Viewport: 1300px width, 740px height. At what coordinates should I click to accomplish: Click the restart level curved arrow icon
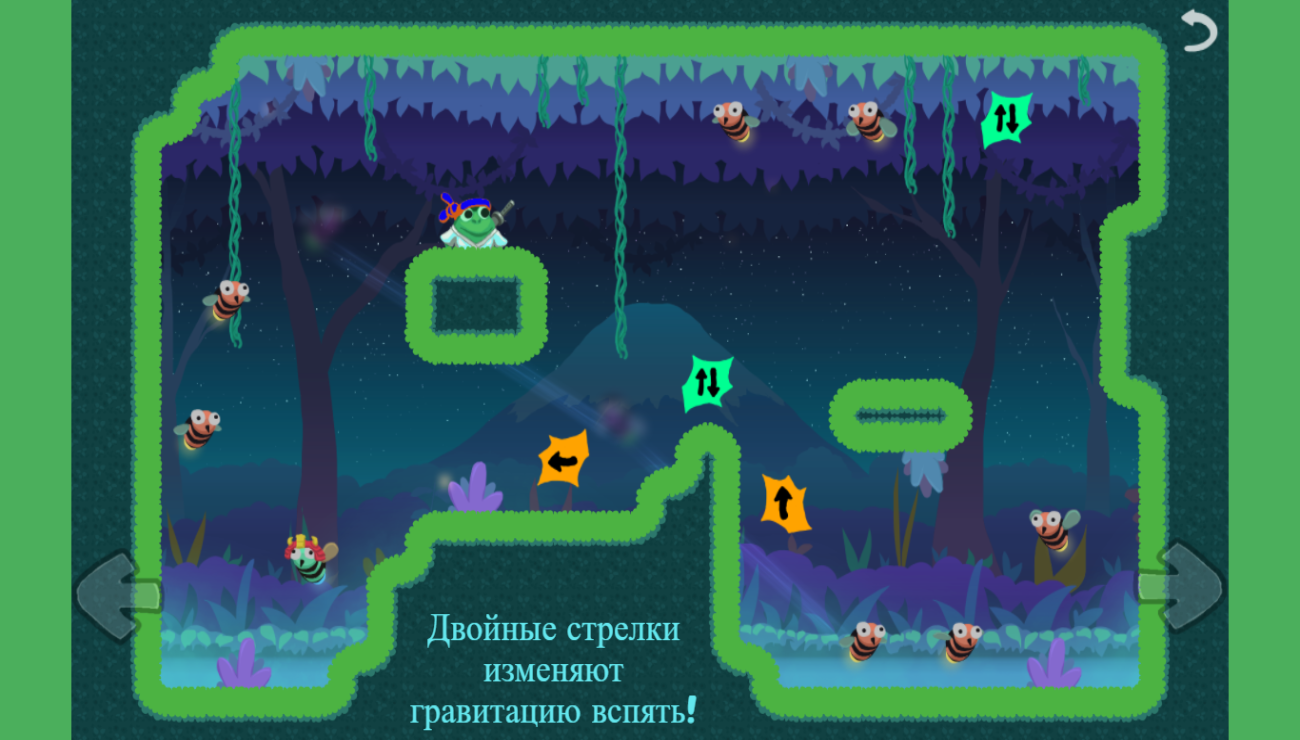point(1199,30)
